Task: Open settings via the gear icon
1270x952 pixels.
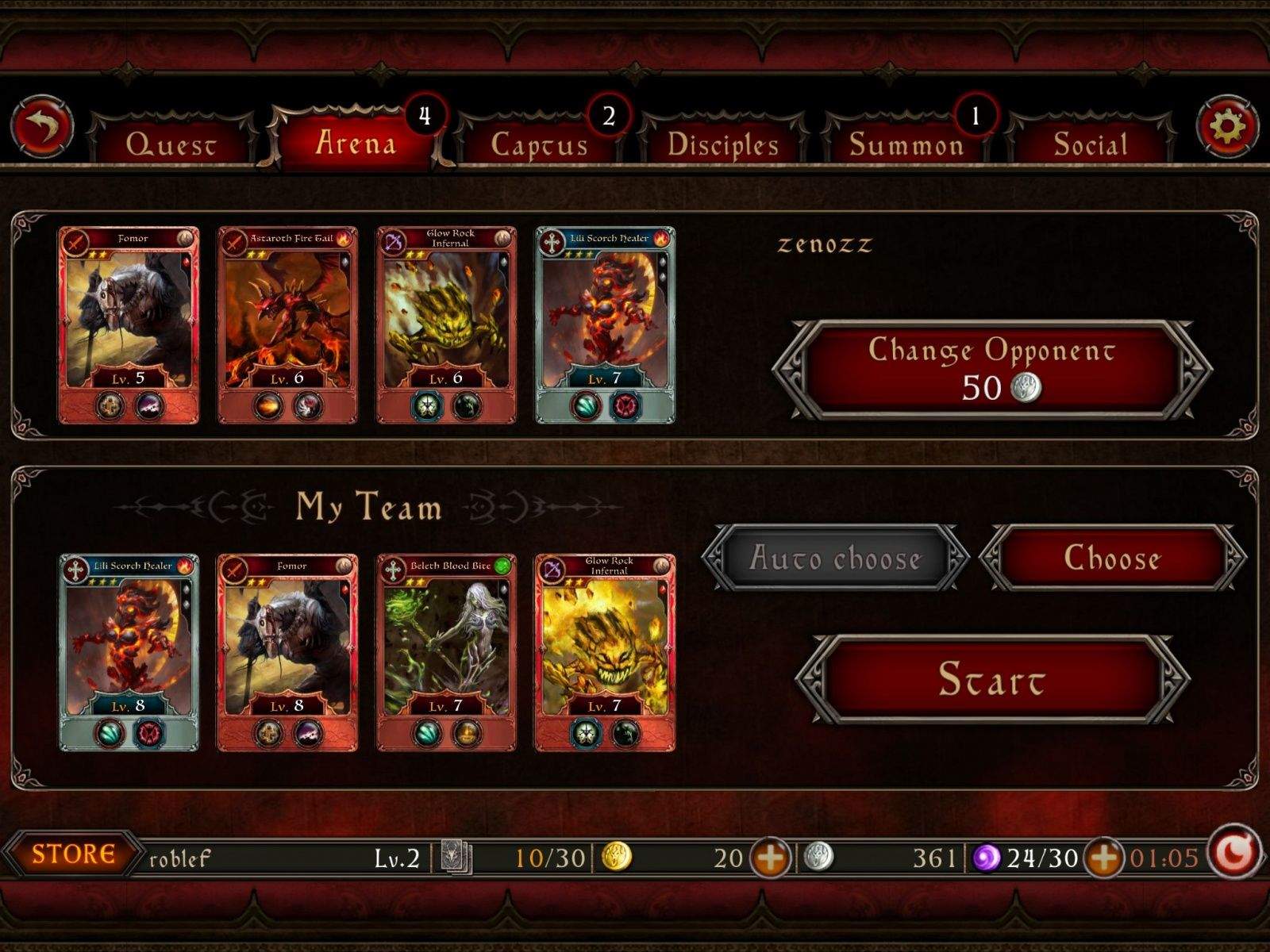Action: point(1227,127)
